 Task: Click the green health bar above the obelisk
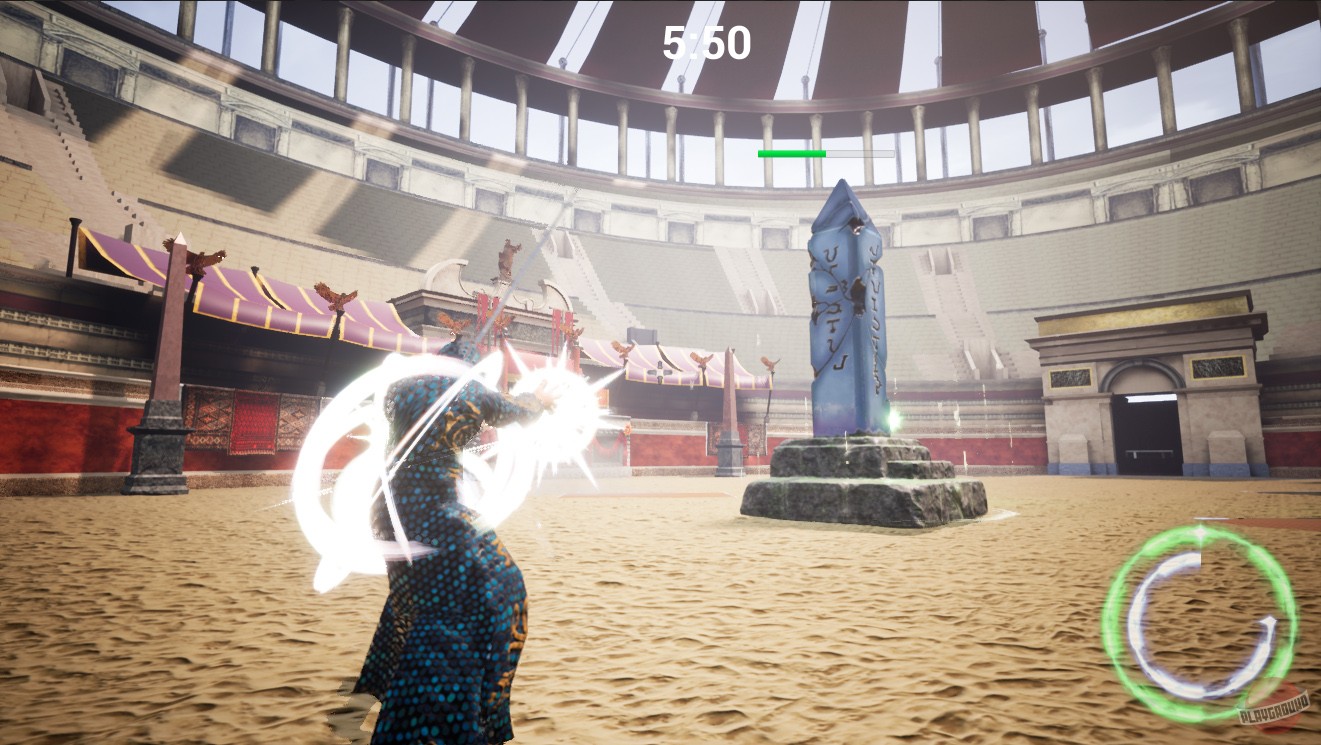790,153
